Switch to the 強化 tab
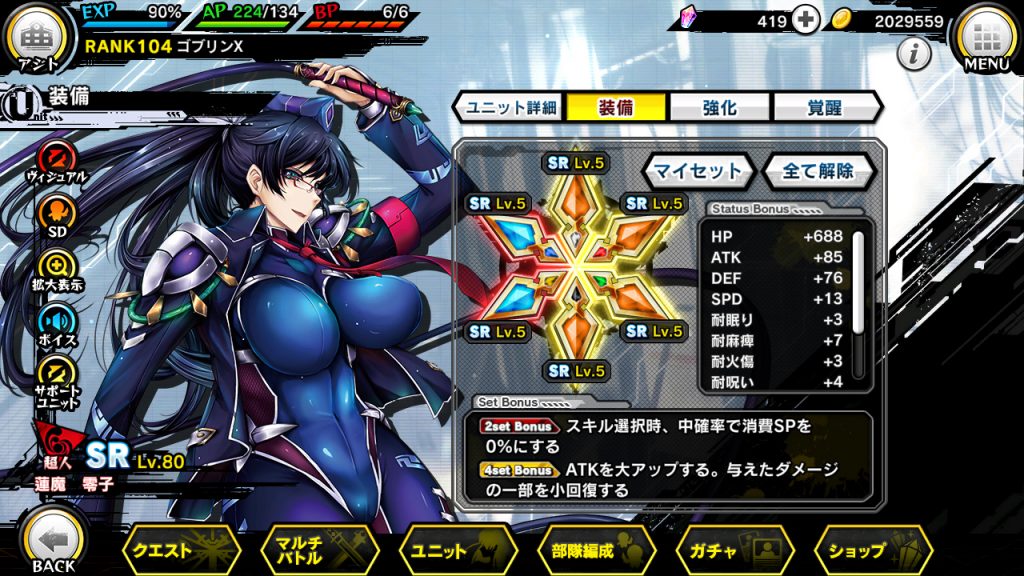 pos(720,107)
